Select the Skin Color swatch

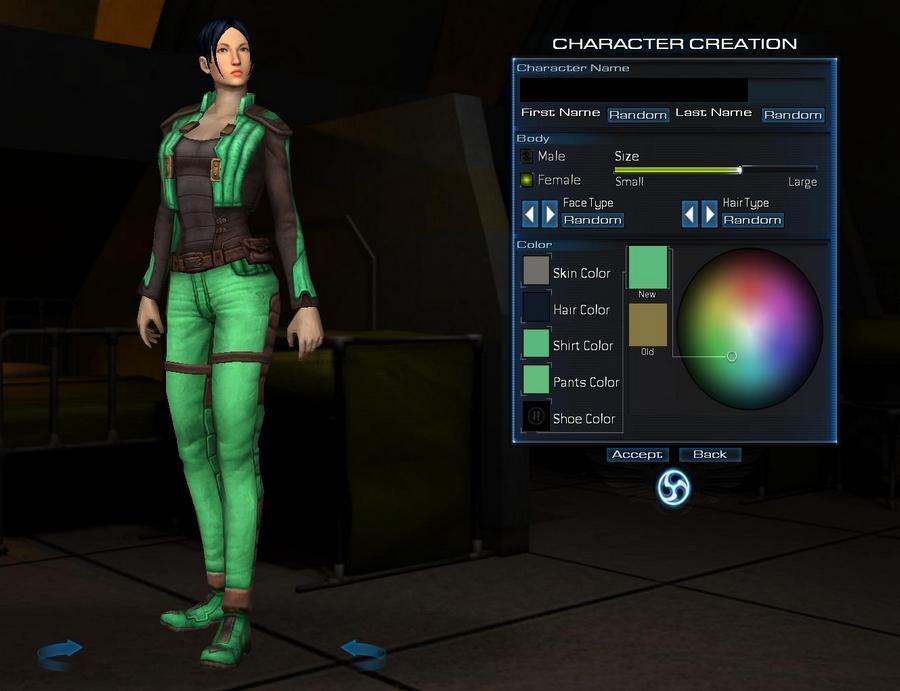coord(537,271)
